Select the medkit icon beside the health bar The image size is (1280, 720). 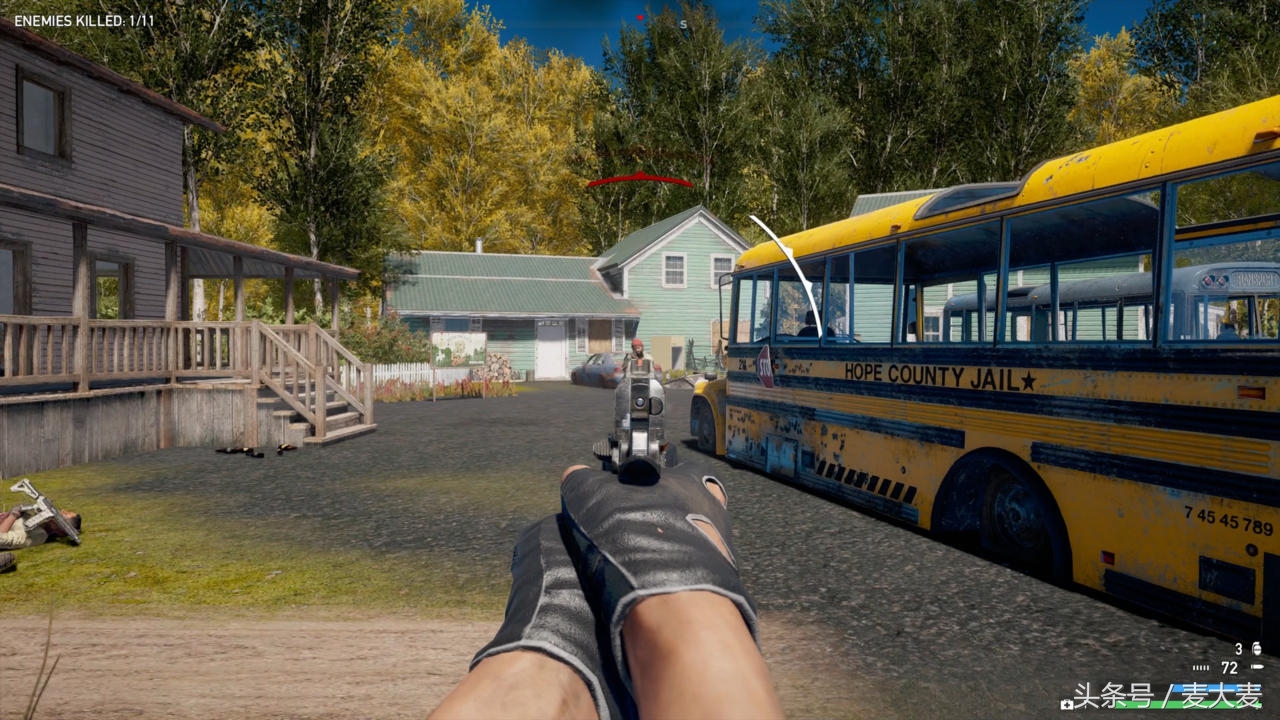click(1067, 704)
